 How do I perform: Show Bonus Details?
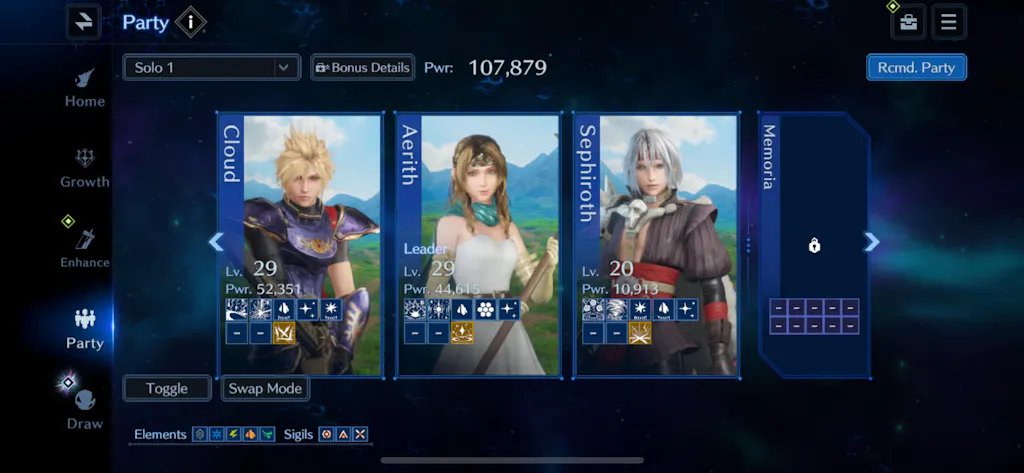(363, 67)
